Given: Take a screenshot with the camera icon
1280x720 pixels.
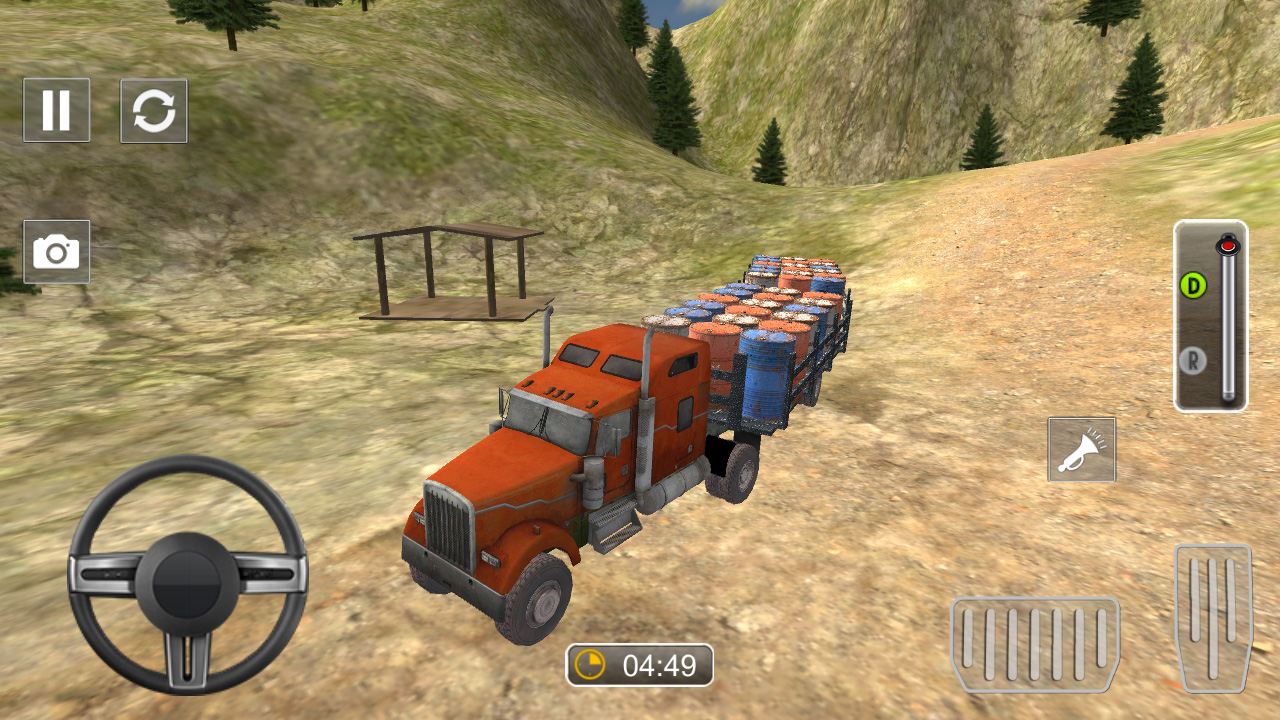Looking at the screenshot, I should pos(57,251).
